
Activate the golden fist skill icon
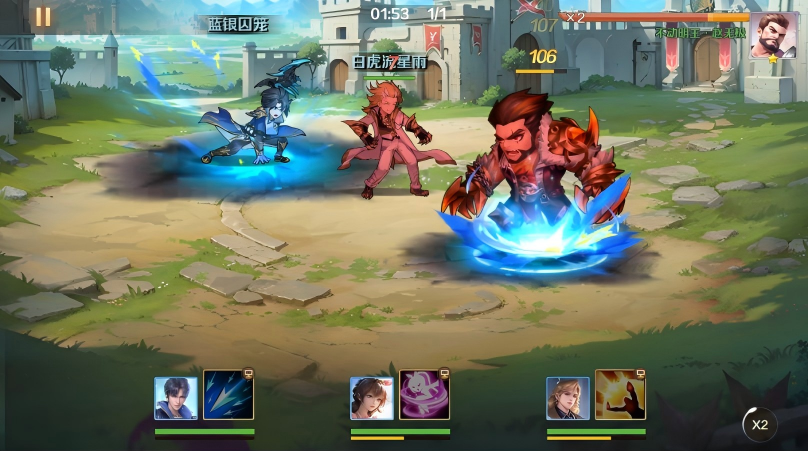tap(620, 395)
